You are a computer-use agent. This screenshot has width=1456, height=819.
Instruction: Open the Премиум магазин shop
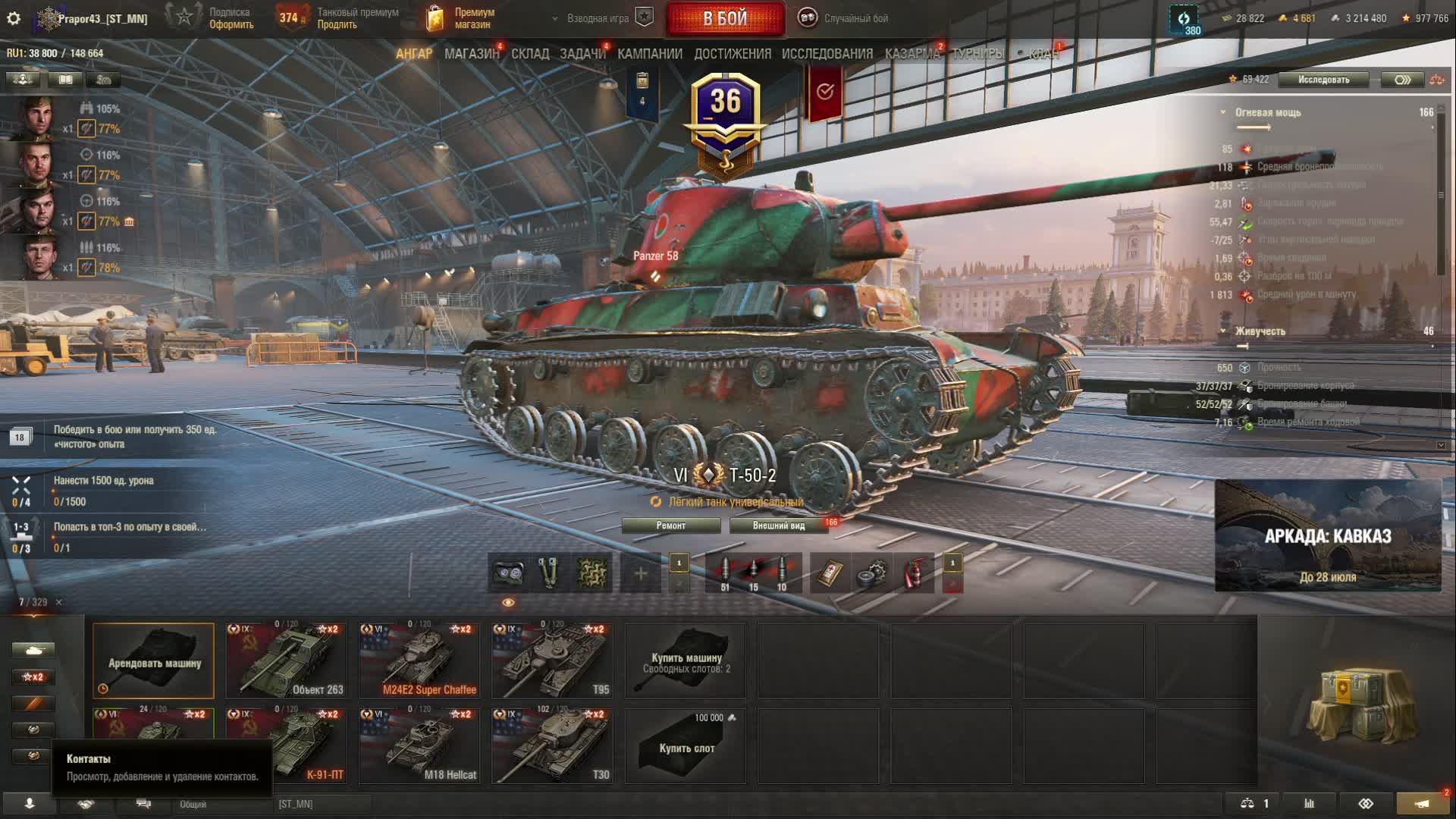coord(461,18)
